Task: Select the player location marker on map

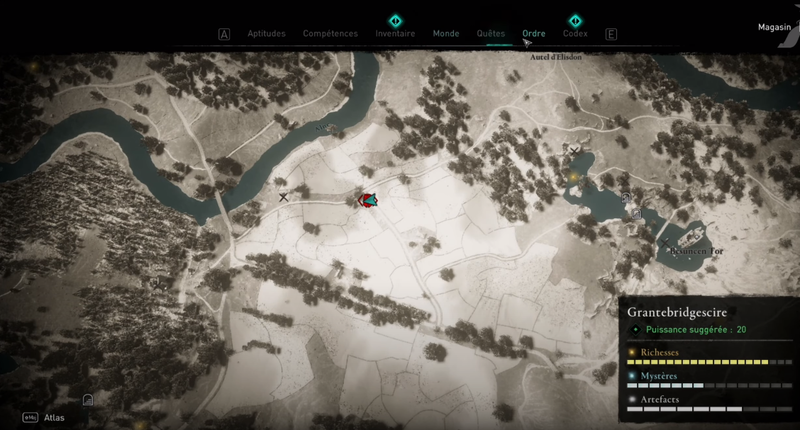Action: click(x=368, y=200)
